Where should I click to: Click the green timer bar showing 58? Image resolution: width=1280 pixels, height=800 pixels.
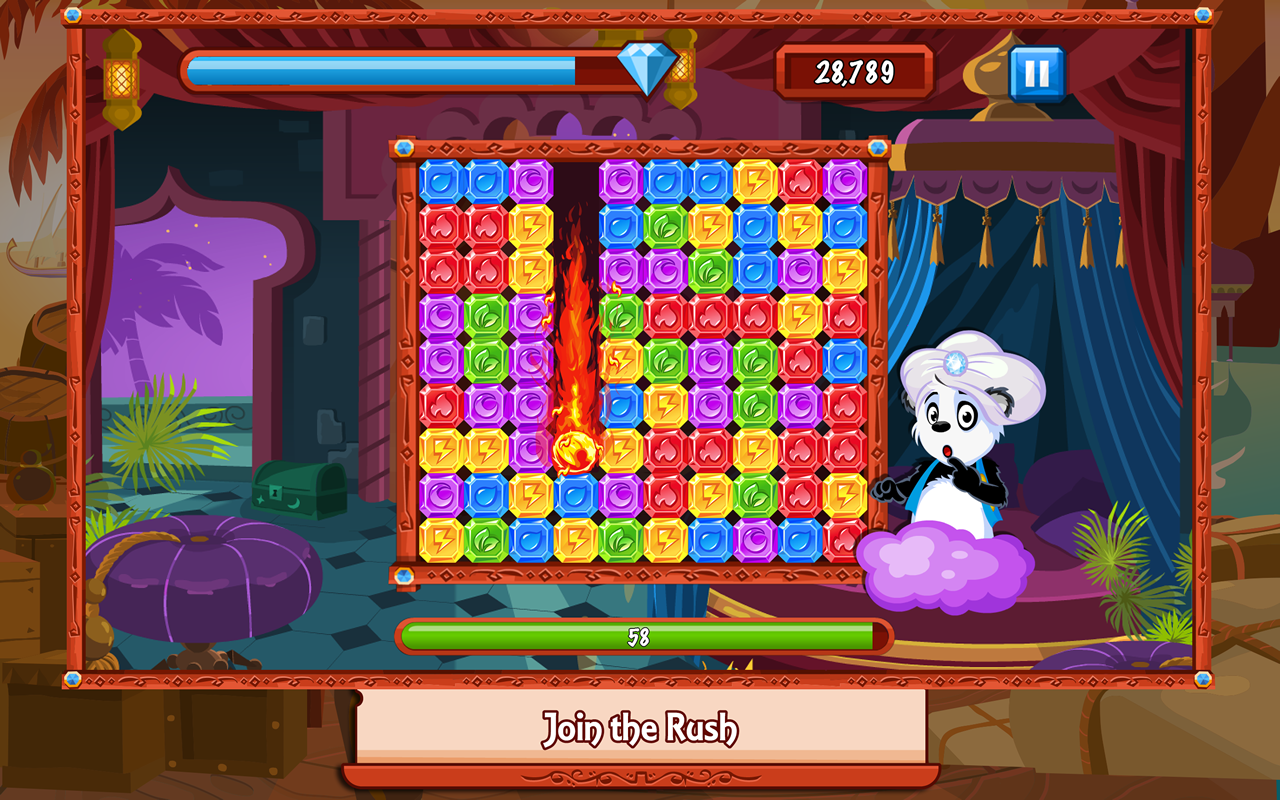click(640, 633)
